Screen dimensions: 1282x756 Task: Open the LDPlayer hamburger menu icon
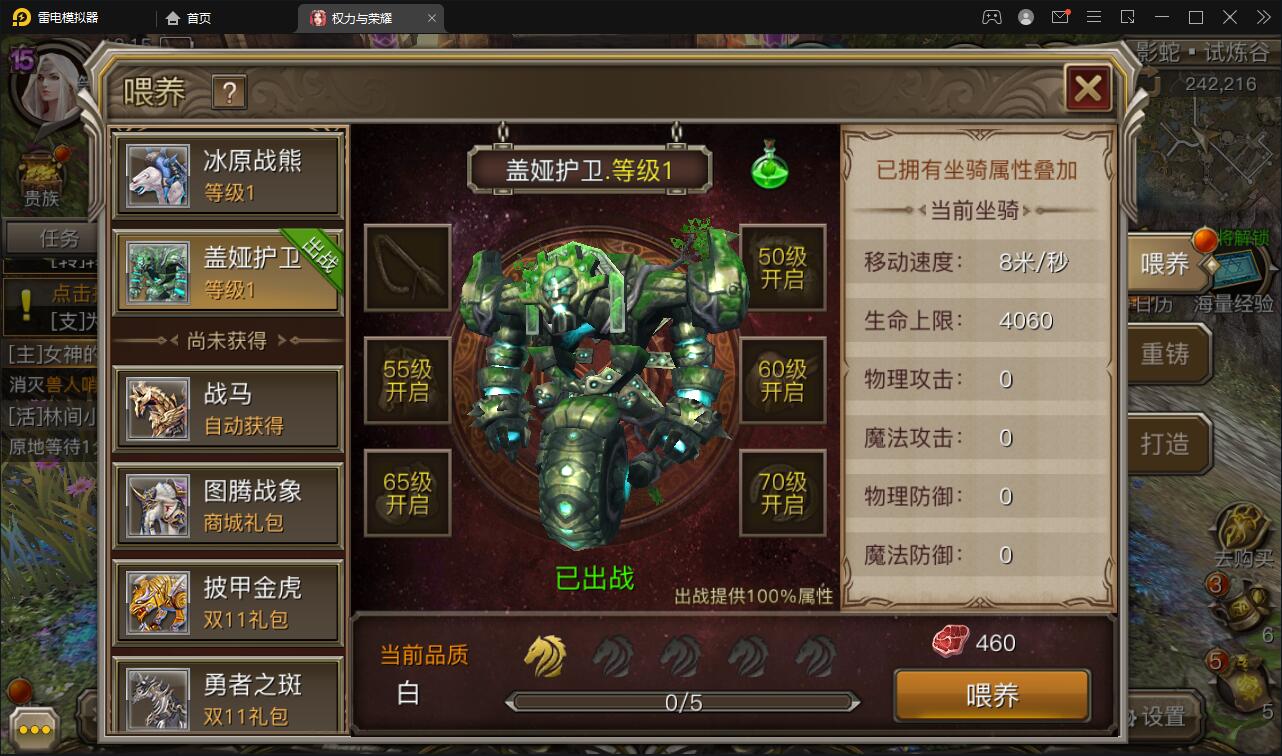tap(1094, 17)
